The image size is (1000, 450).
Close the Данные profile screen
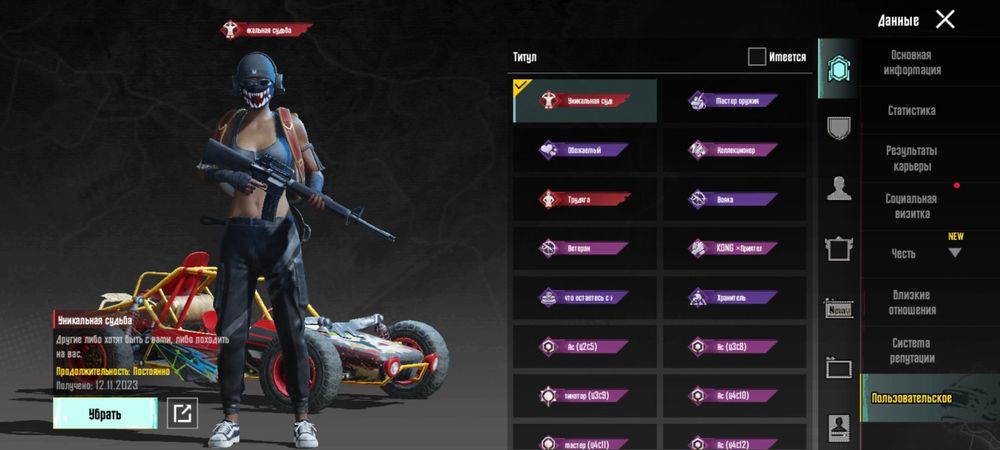(945, 19)
